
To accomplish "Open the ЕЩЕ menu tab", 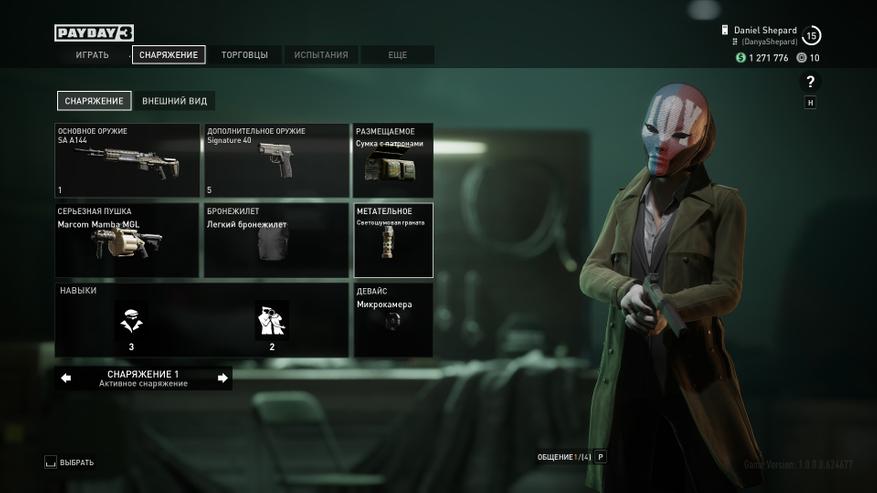I will [x=397, y=55].
